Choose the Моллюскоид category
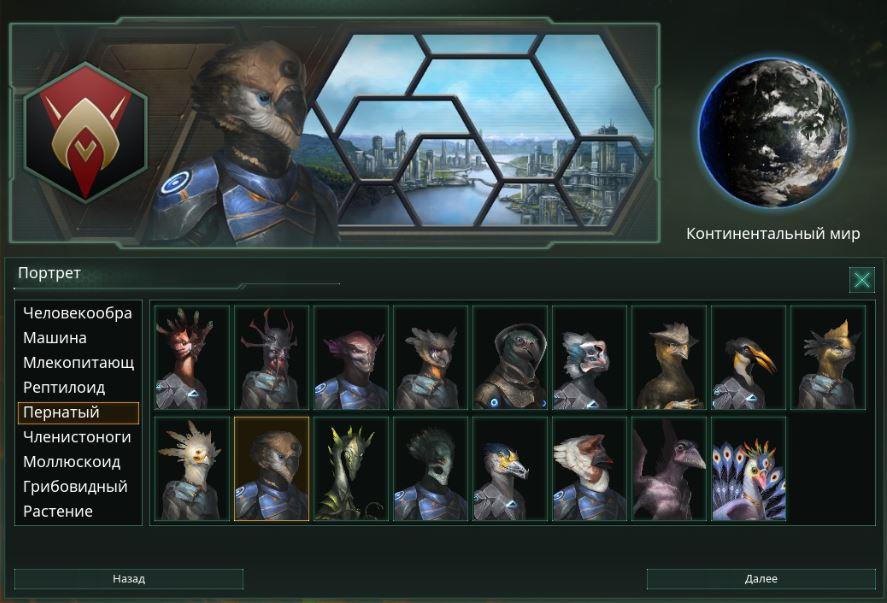This screenshot has height=603, width=887. (x=71, y=462)
